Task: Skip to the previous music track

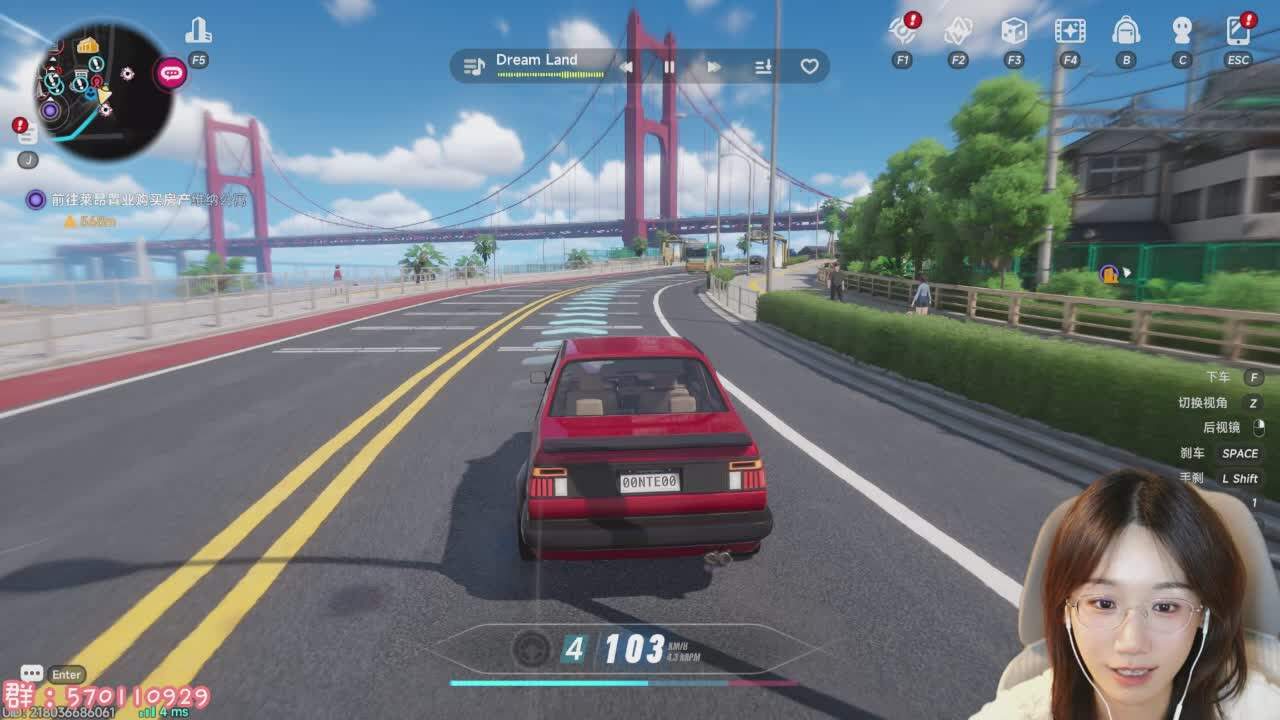Action: 627,67
